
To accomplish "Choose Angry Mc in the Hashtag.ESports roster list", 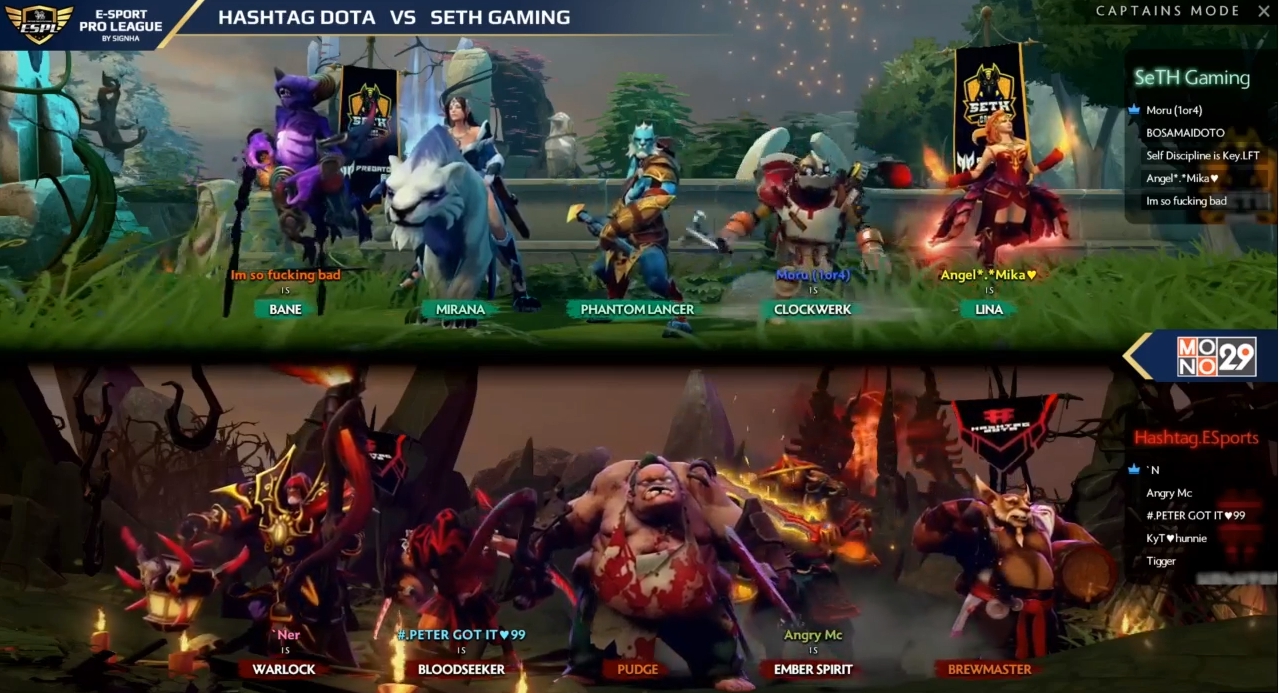I will coord(1168,493).
